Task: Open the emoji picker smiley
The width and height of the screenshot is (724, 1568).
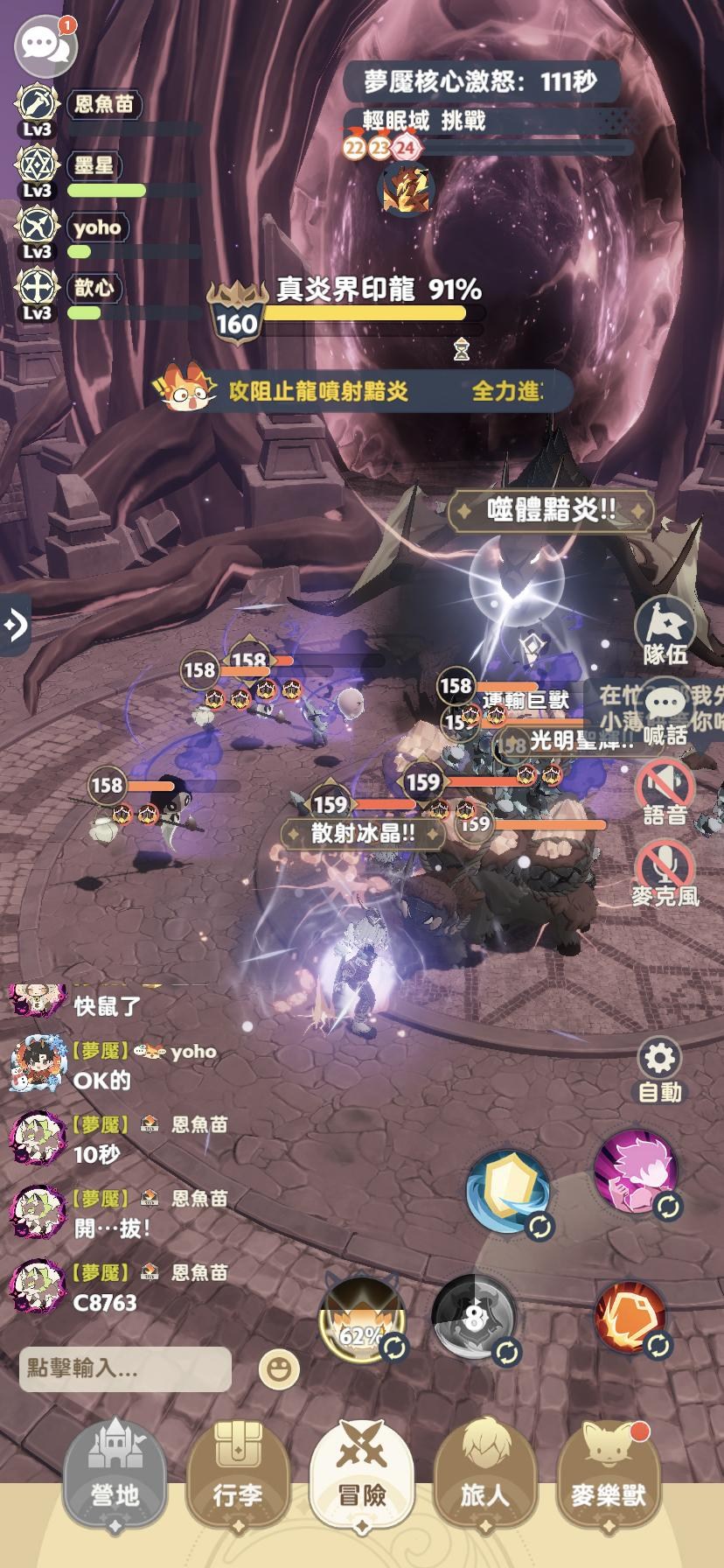Action: [279, 1369]
